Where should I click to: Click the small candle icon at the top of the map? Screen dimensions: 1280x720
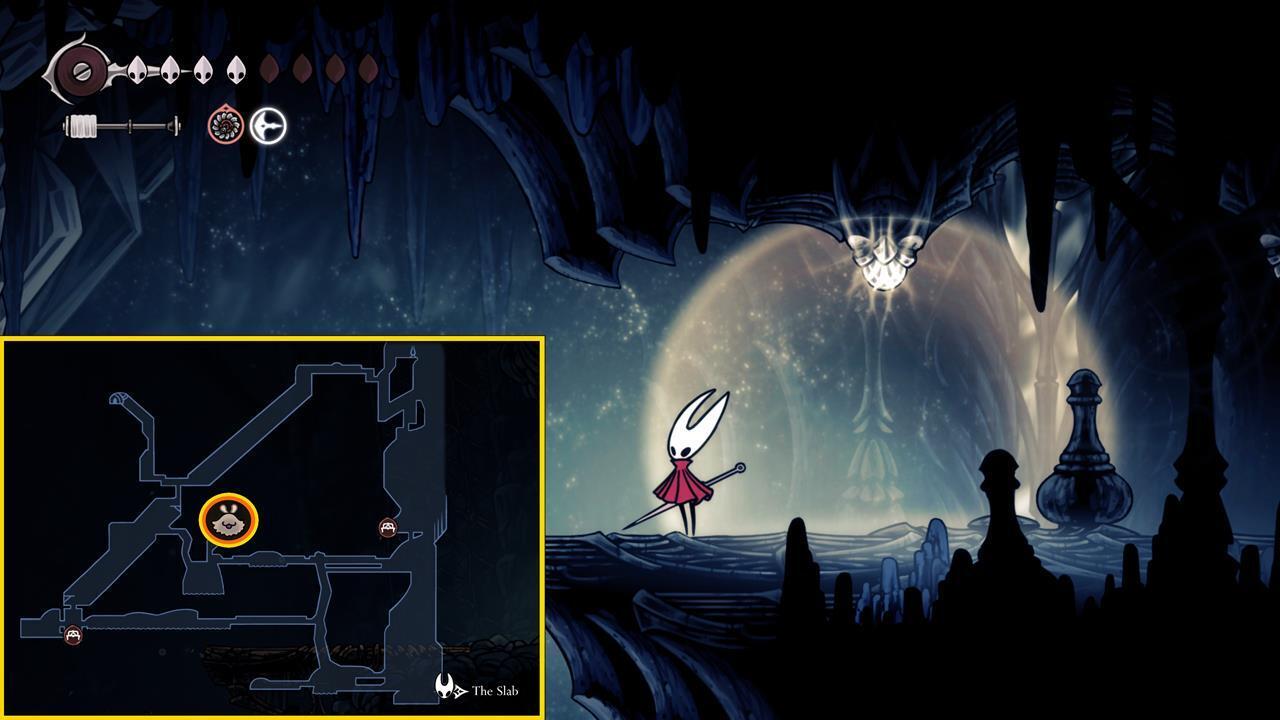(412, 351)
